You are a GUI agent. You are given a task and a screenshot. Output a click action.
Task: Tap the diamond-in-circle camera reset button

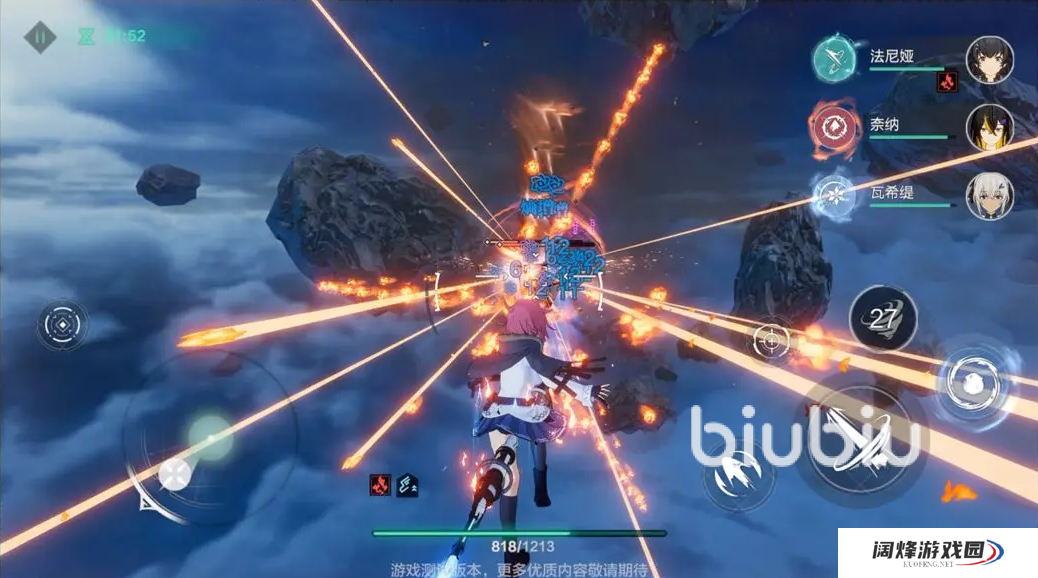tap(63, 326)
